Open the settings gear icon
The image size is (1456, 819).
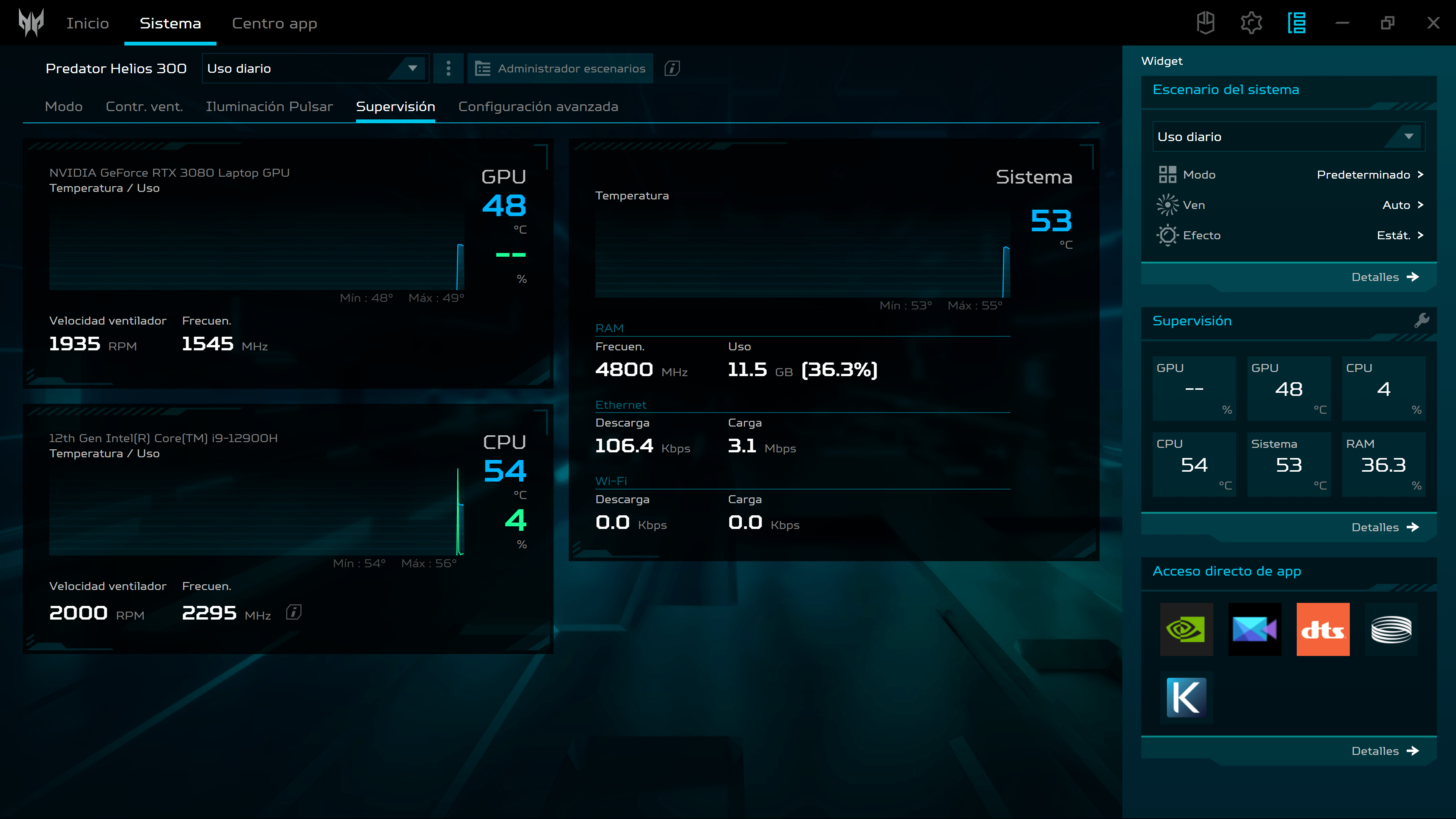point(1251,23)
